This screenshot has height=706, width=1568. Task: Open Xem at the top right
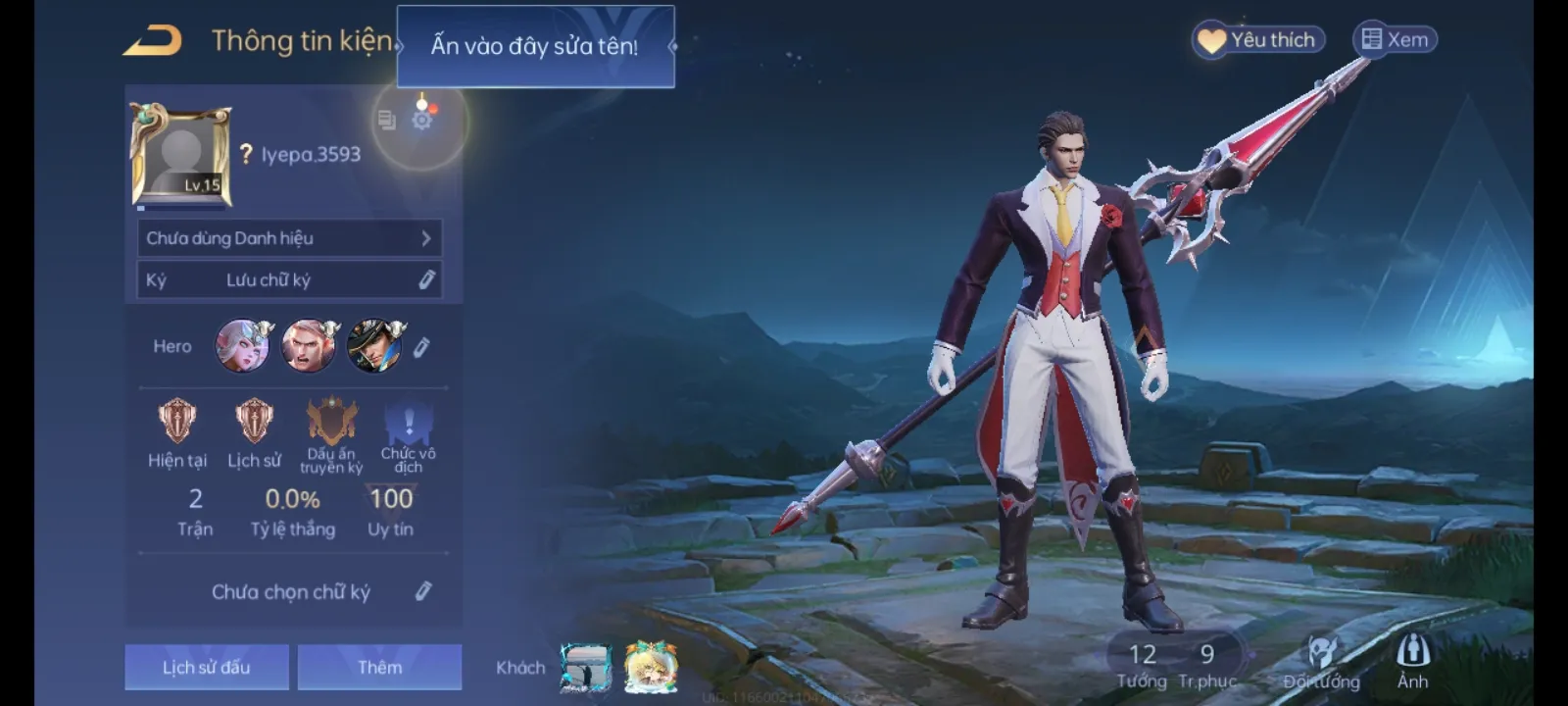(x=1394, y=39)
